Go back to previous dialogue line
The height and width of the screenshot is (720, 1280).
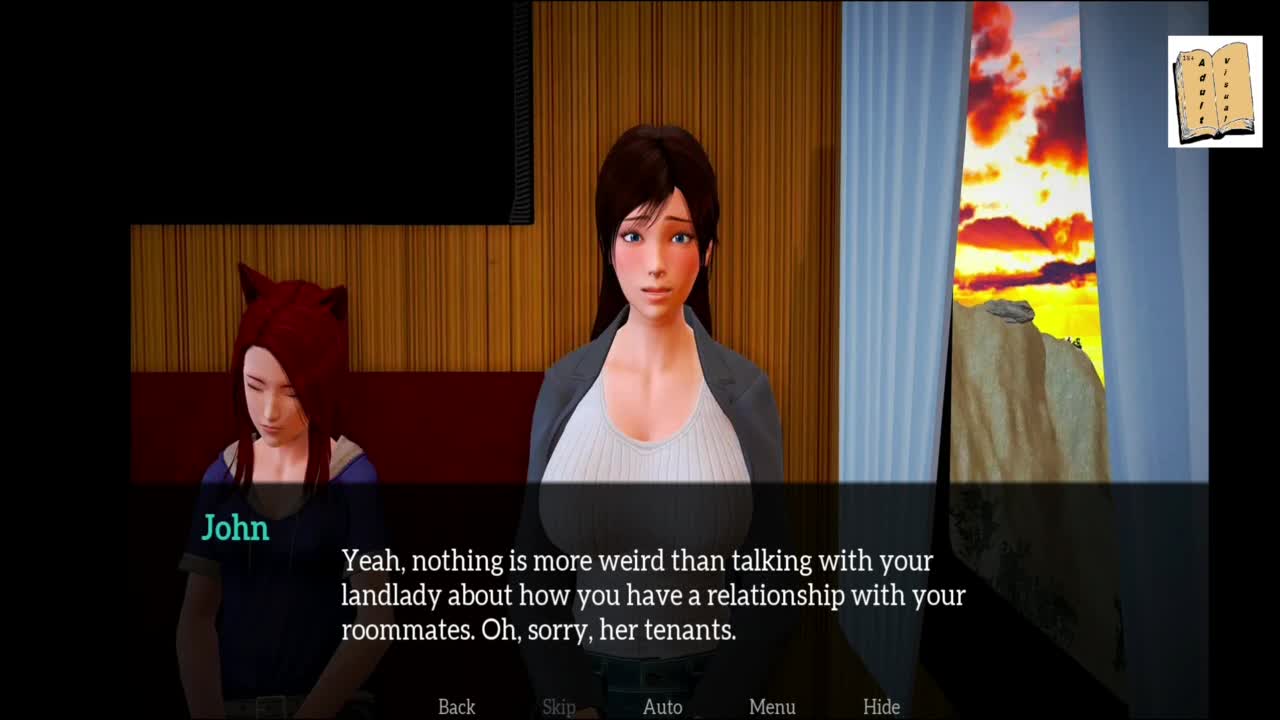(x=456, y=707)
